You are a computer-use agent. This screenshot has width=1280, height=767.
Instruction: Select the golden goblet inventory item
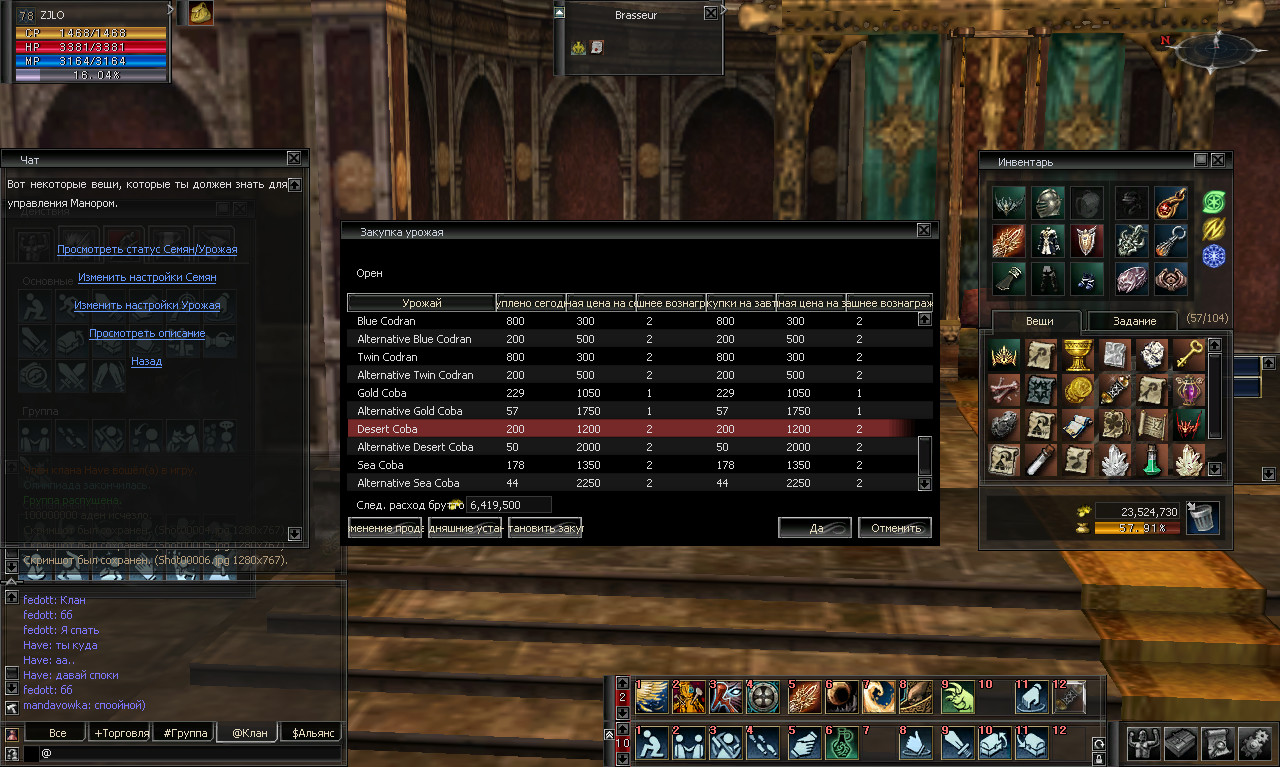tap(1077, 355)
